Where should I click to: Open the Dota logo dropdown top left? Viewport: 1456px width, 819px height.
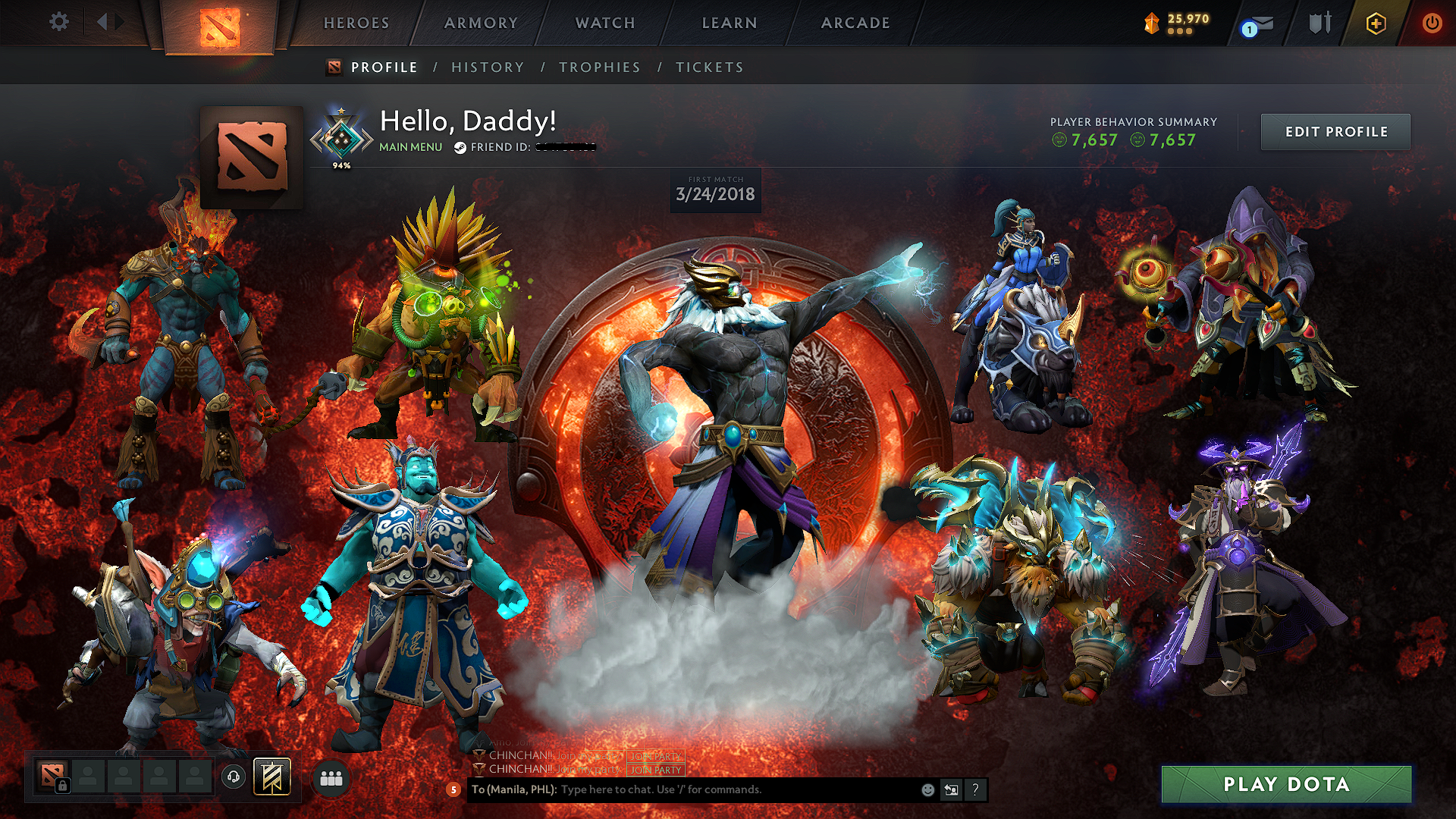coord(221,27)
